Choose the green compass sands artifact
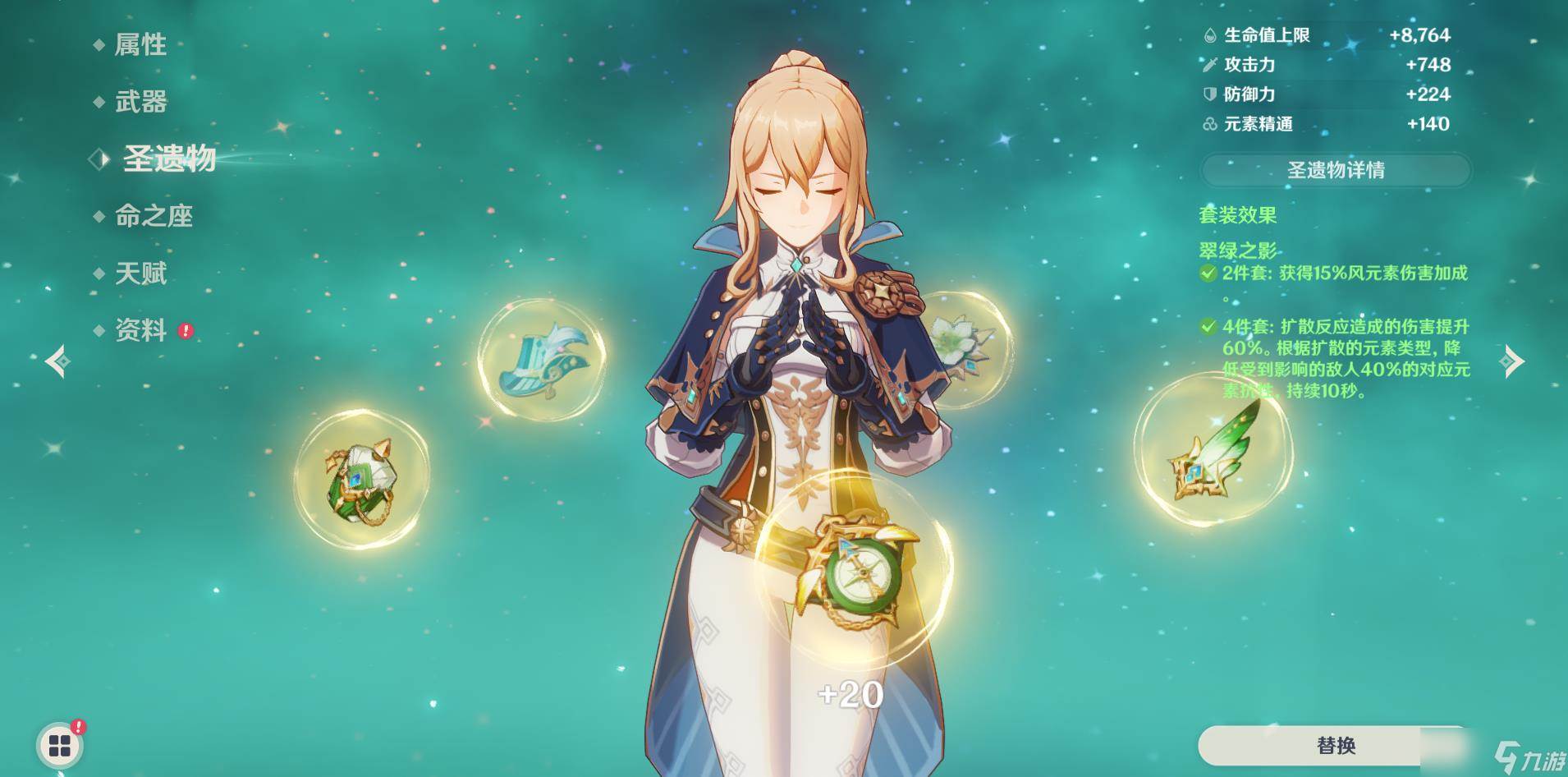 point(854,568)
